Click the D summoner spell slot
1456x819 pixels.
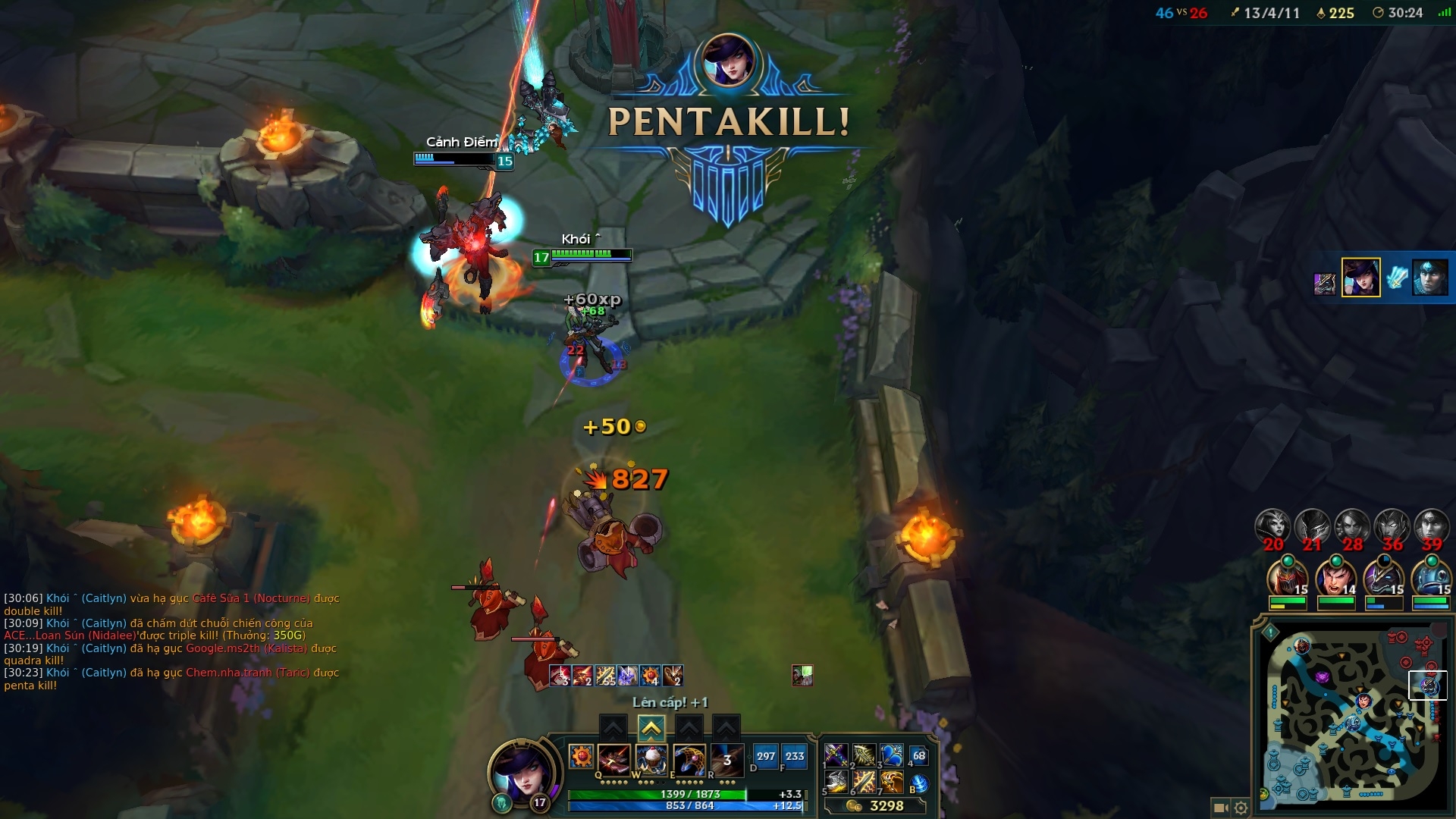[x=766, y=756]
